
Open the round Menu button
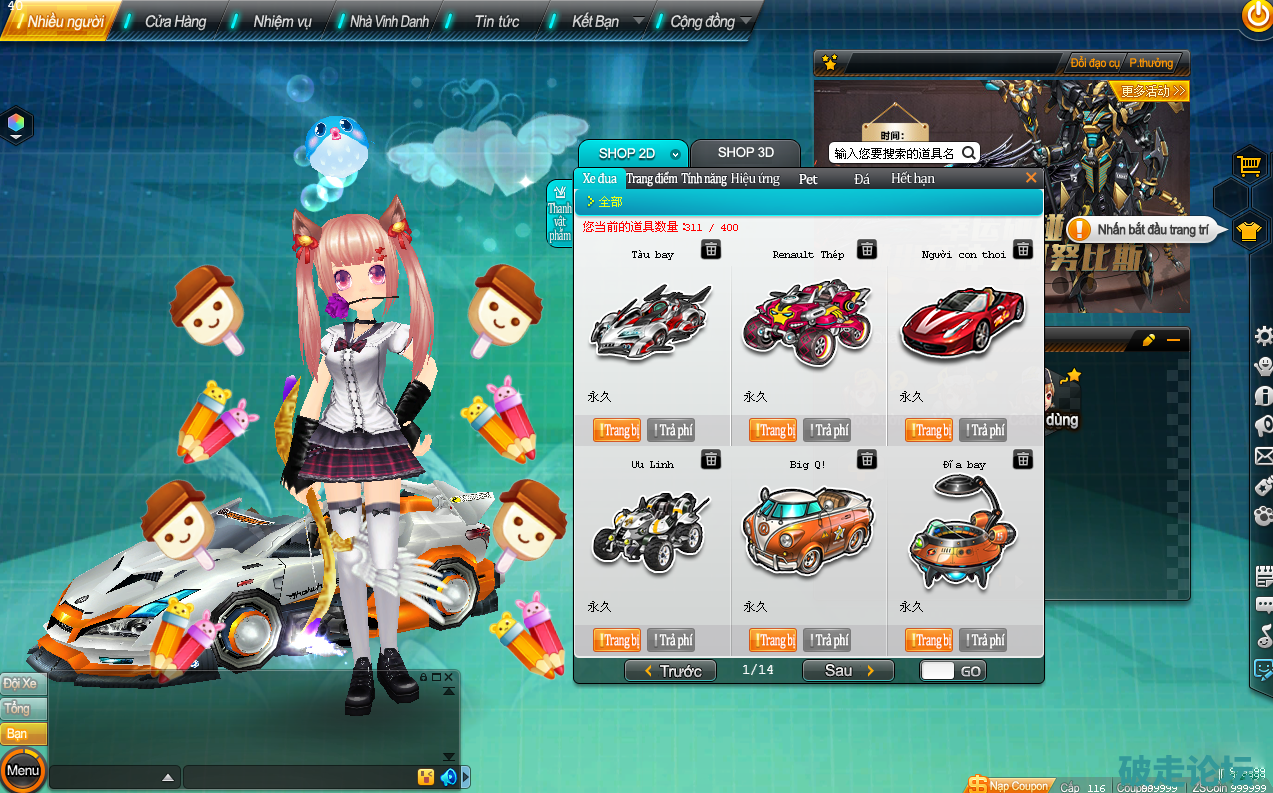pyautogui.click(x=22, y=770)
